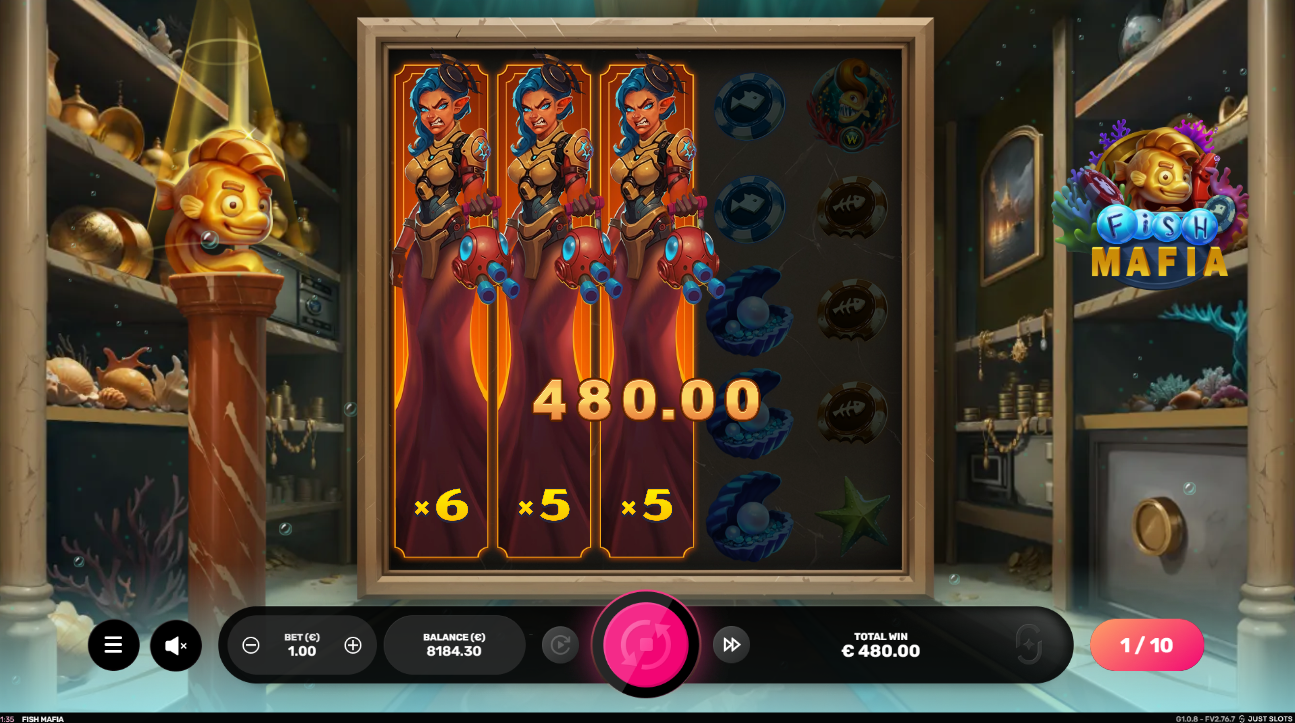Click the 1 / 10 free spins counter

tap(1146, 645)
